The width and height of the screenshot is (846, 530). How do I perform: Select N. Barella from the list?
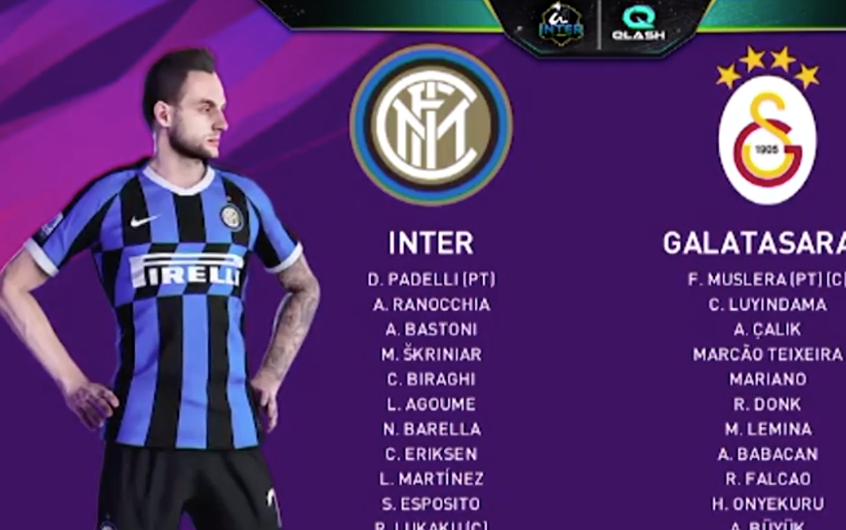tap(431, 429)
